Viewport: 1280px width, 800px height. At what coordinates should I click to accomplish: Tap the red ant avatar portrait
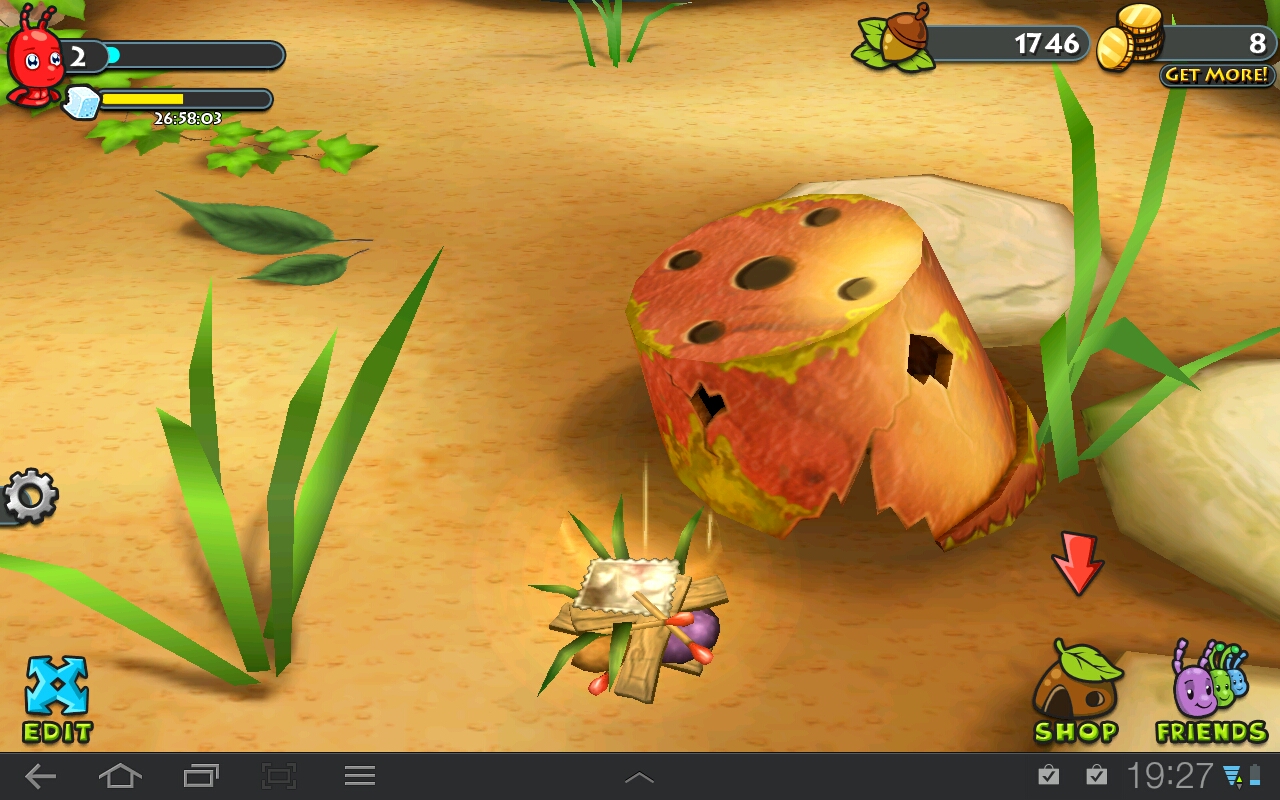click(35, 62)
